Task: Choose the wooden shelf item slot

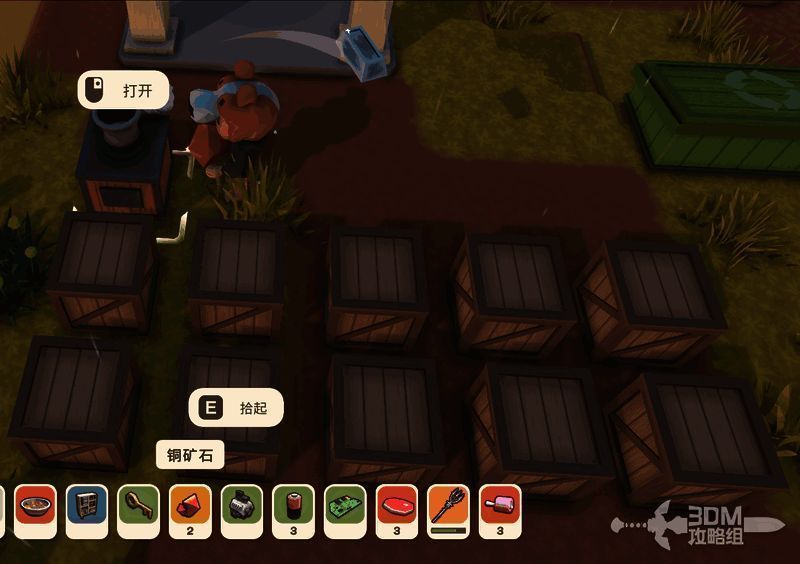Action: [87, 506]
